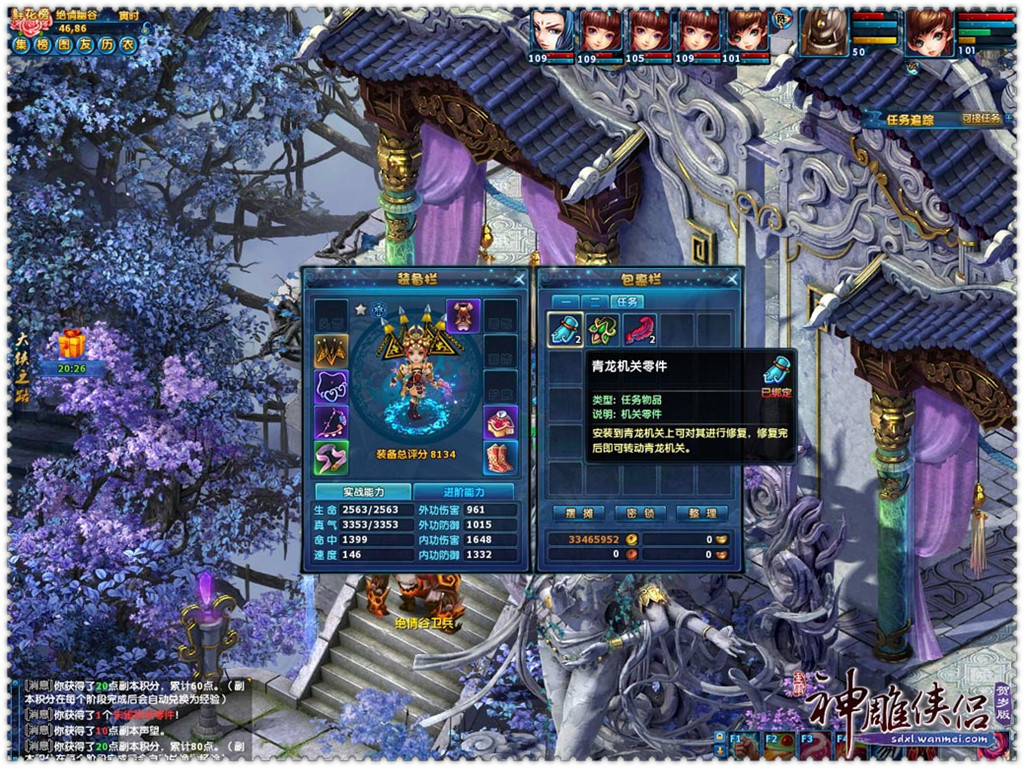The width and height of the screenshot is (1024, 768).
Task: Select the red boots equipment slot
Action: [x=501, y=457]
